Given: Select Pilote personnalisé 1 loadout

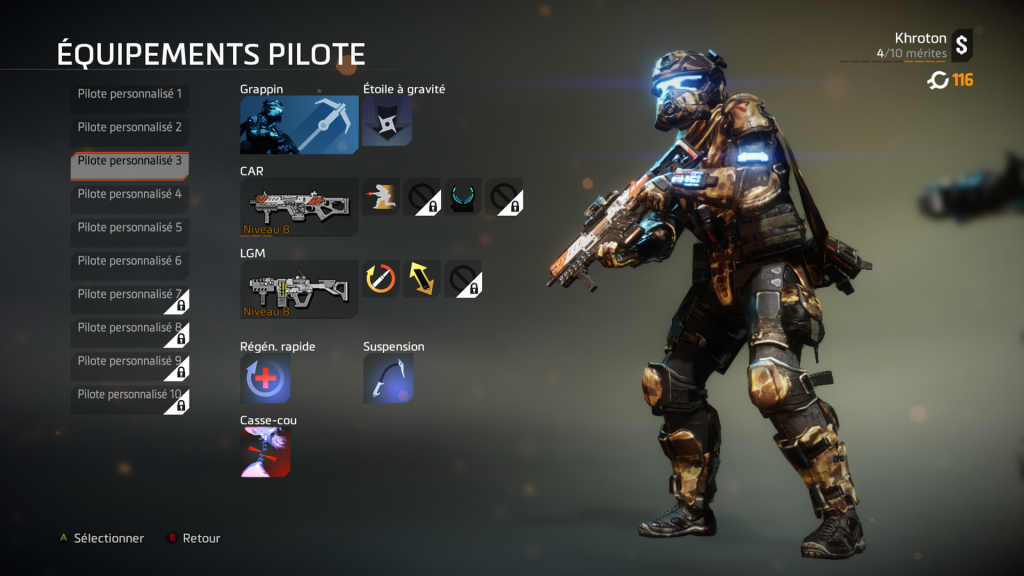Looking at the screenshot, I should (x=129, y=94).
